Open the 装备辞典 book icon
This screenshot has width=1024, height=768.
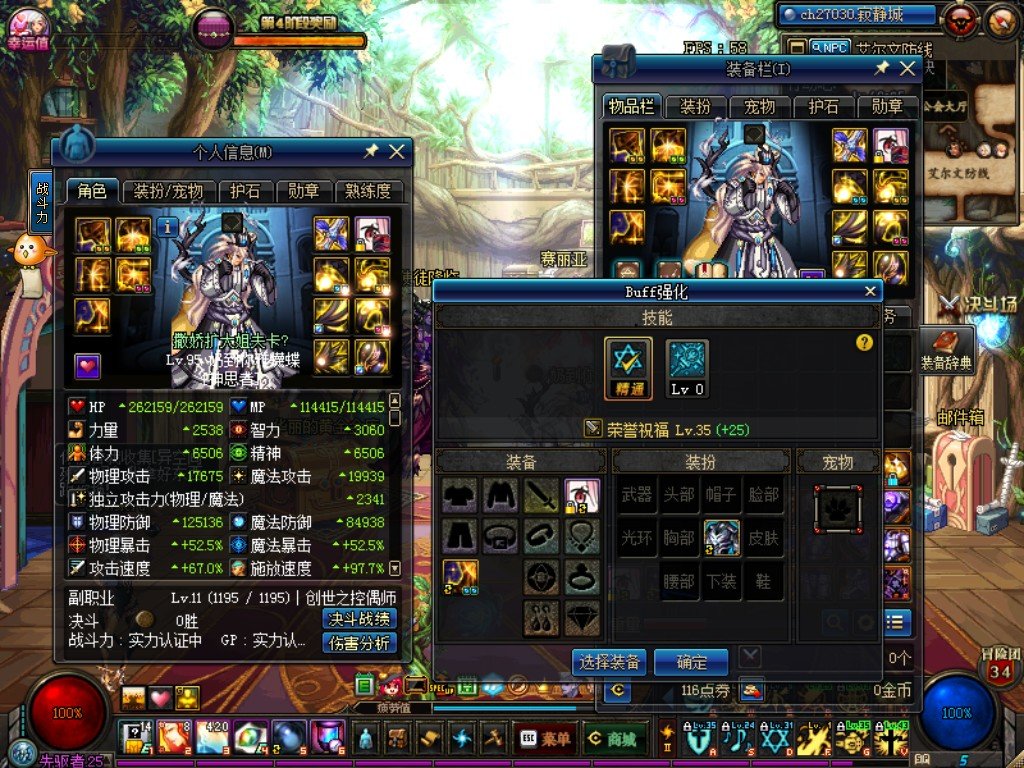(945, 347)
